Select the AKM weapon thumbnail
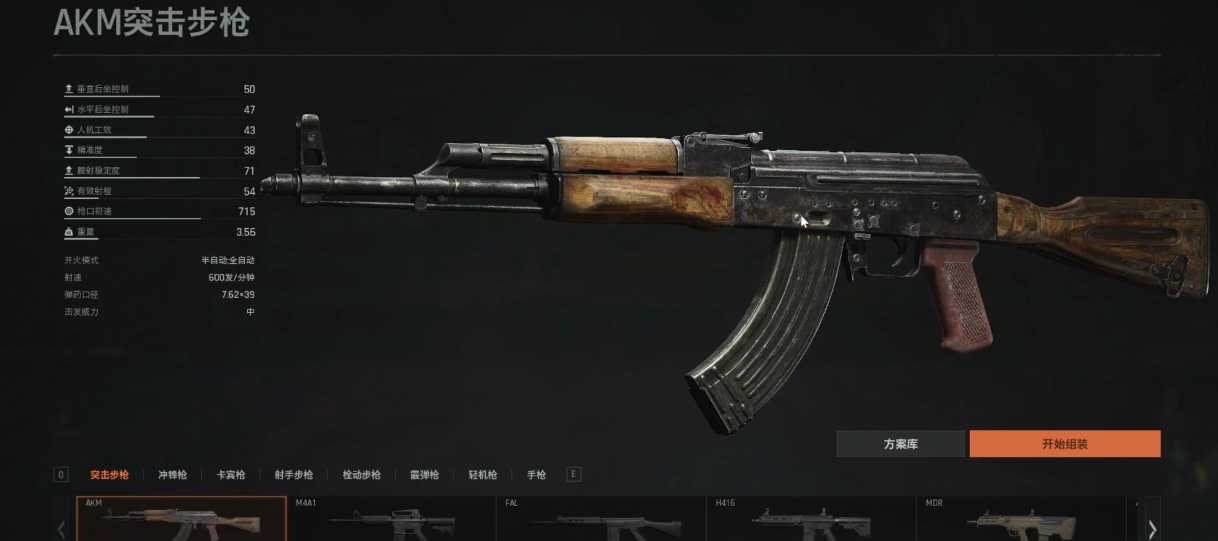The height and width of the screenshot is (541, 1218). tap(181, 520)
